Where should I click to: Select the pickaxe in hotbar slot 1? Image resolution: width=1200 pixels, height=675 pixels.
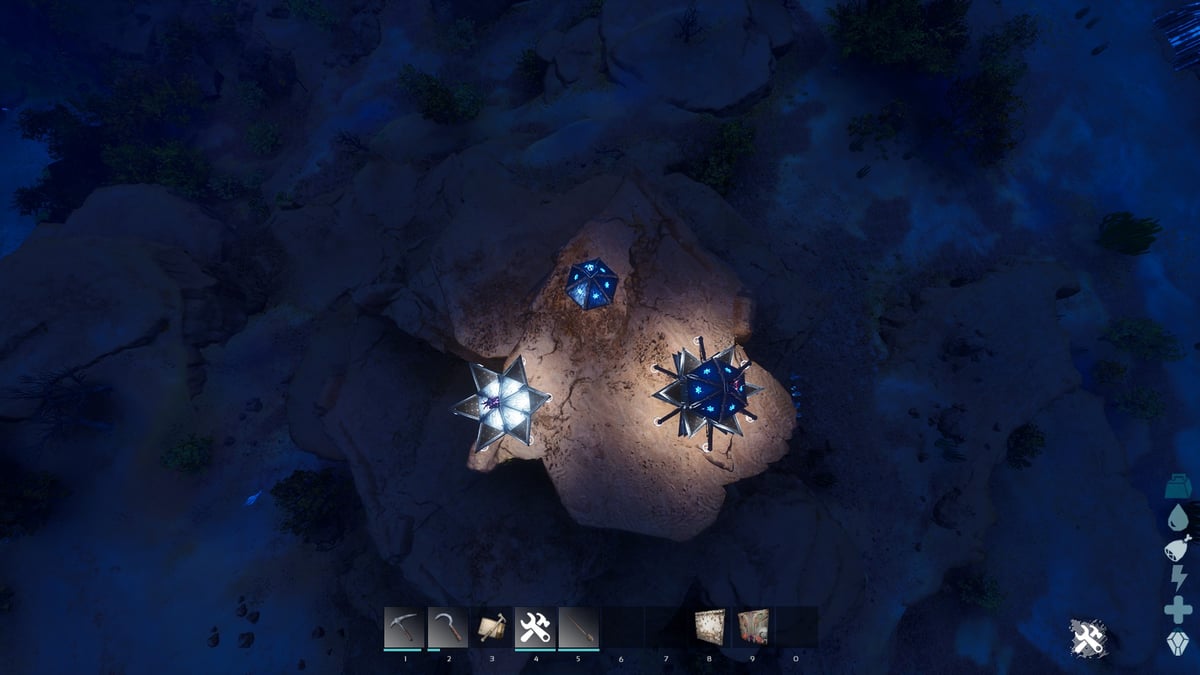tap(403, 627)
